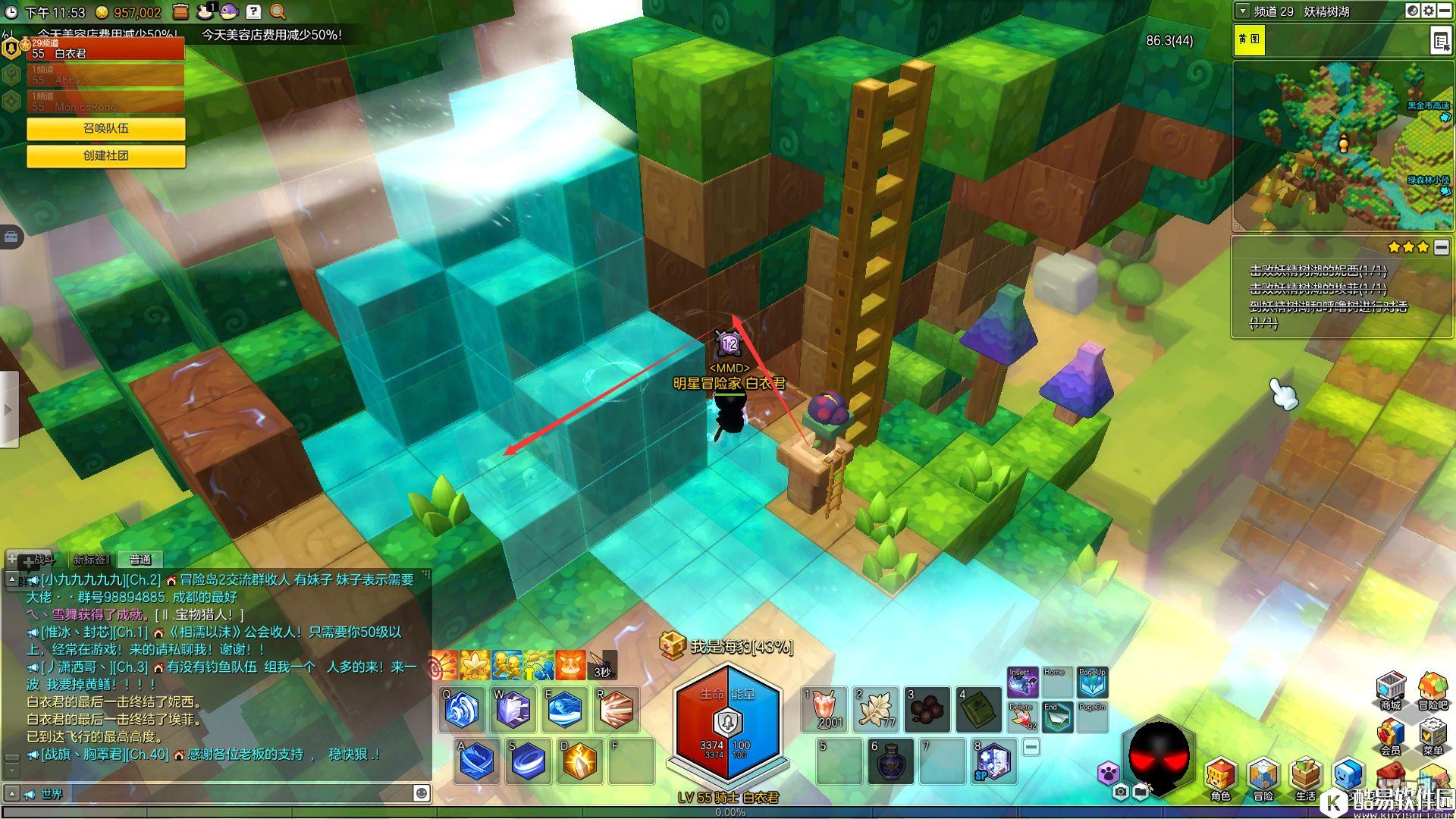
Task: Open the 会员 membership icon
Action: (1390, 736)
